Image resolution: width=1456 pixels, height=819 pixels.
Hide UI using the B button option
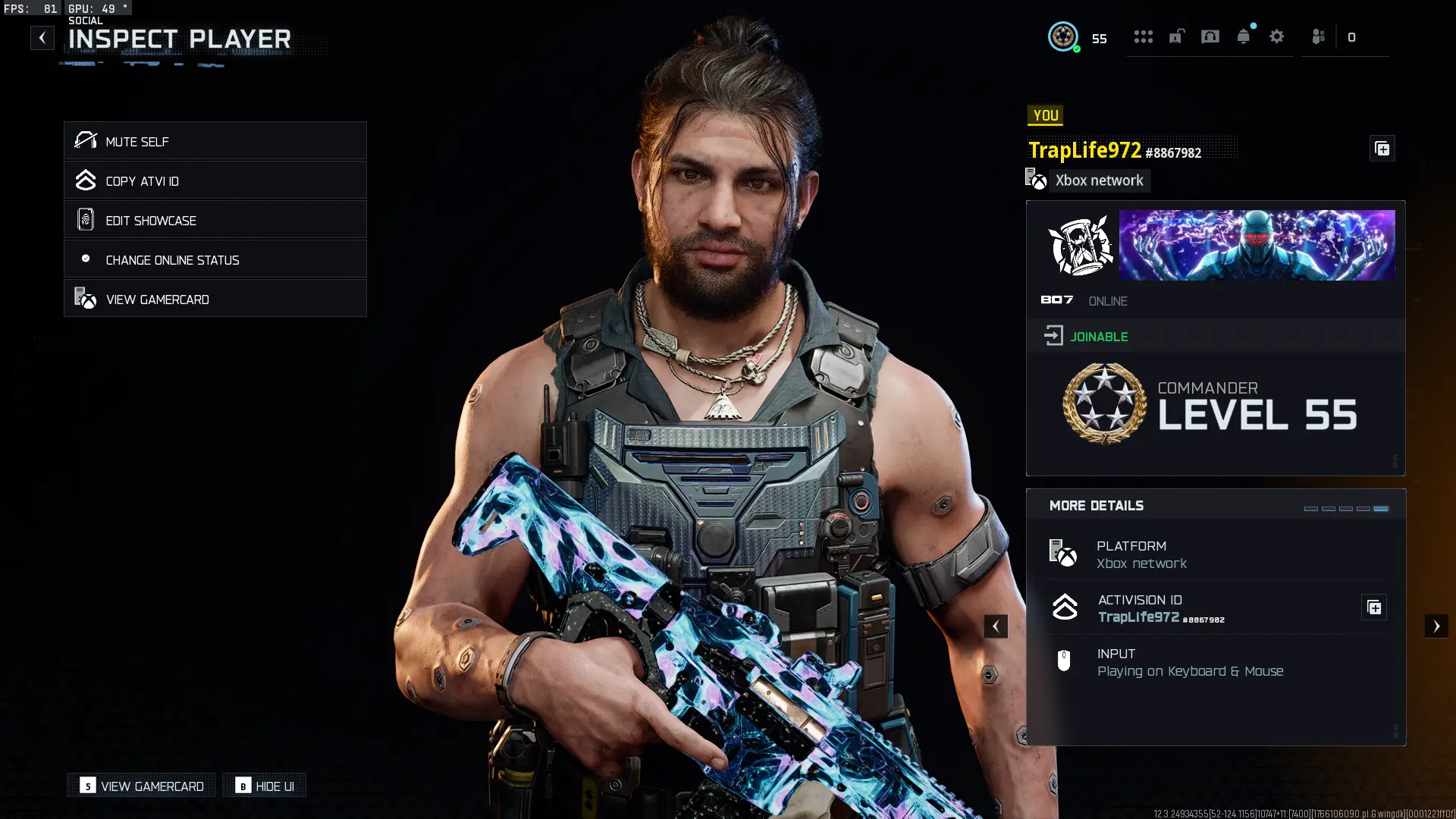(x=264, y=786)
